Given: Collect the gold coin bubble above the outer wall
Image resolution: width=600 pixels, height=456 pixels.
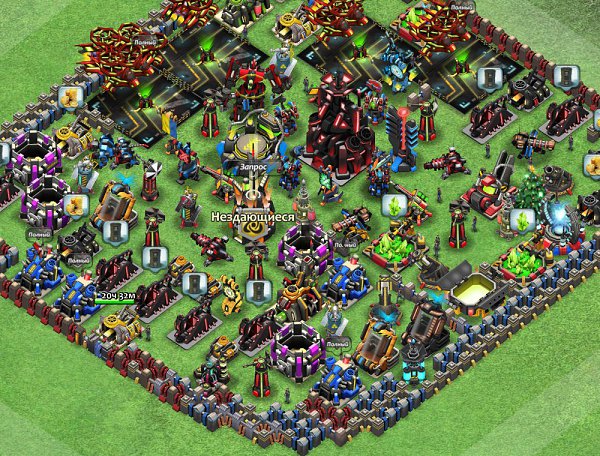Looking at the screenshot, I should point(70,97).
